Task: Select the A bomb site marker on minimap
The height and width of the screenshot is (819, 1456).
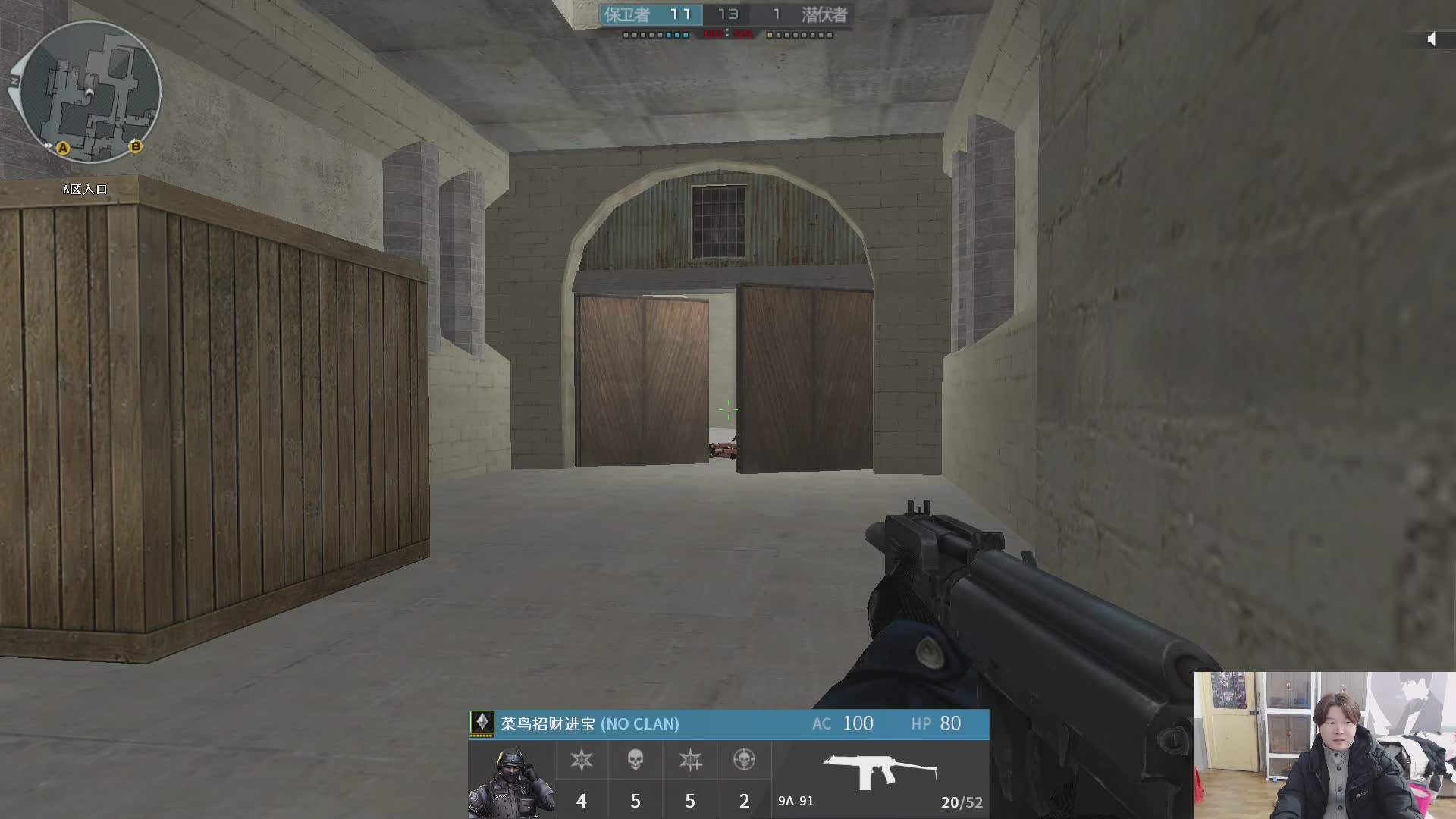Action: tap(63, 148)
